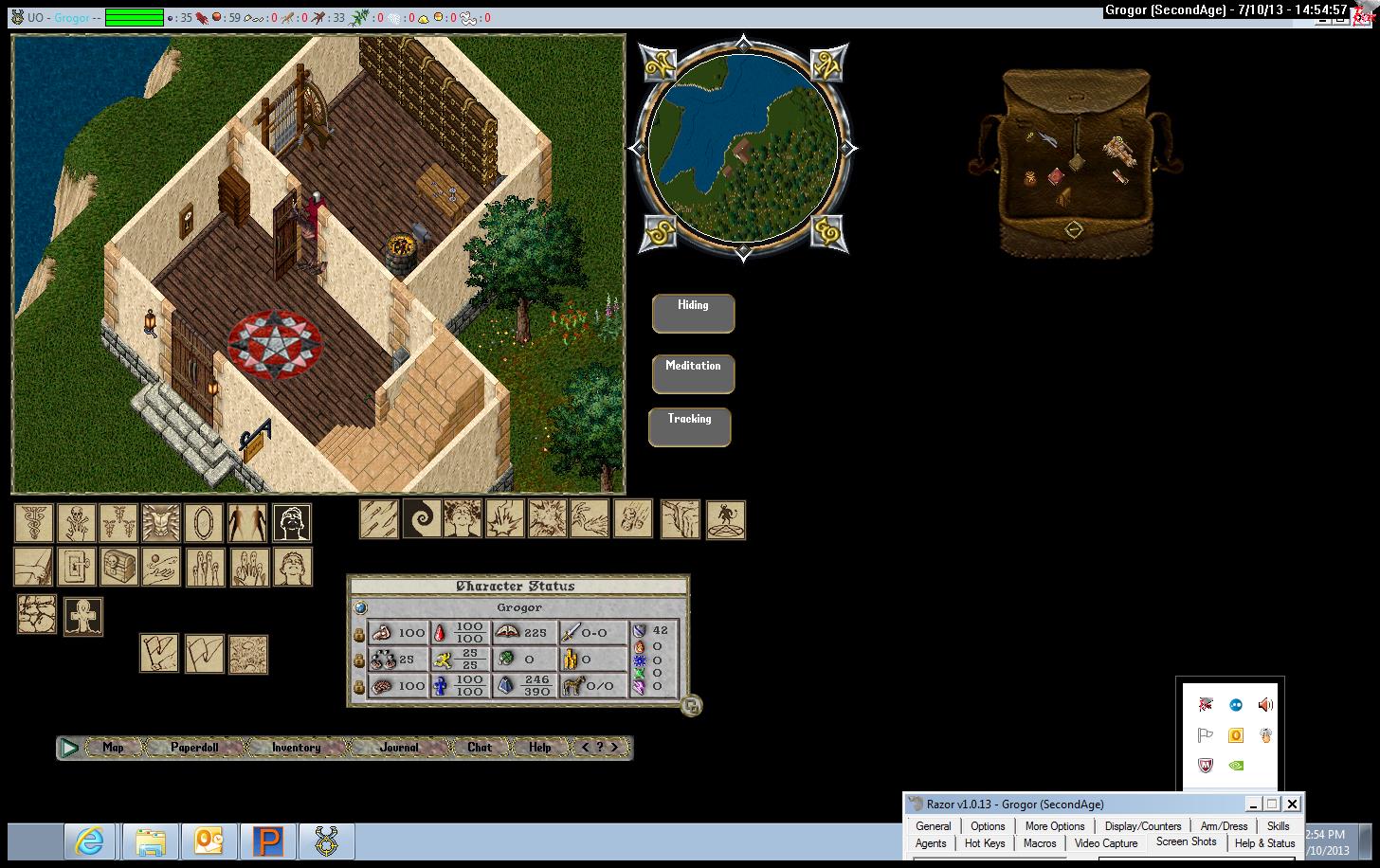Click the circular radar minimap
Screen dimensions: 1380x868
742,148
